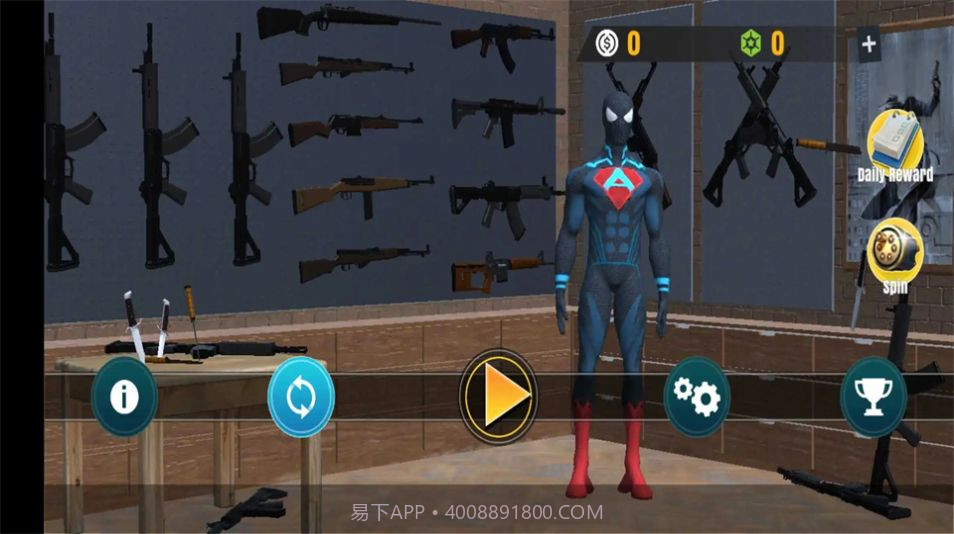
Task: Open the gear settings menu
Action: point(696,397)
